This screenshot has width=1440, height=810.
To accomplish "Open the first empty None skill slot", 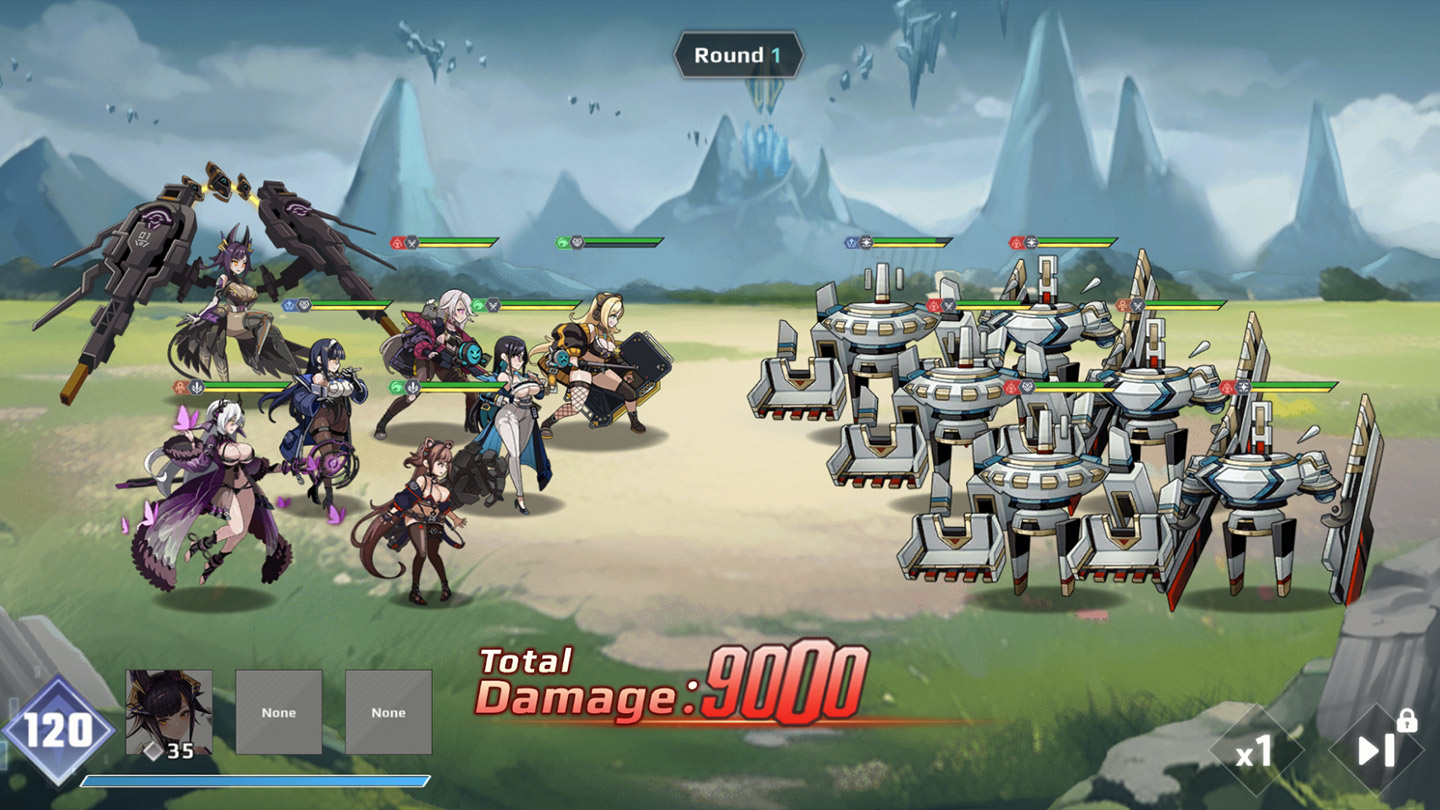I will pyautogui.click(x=280, y=712).
